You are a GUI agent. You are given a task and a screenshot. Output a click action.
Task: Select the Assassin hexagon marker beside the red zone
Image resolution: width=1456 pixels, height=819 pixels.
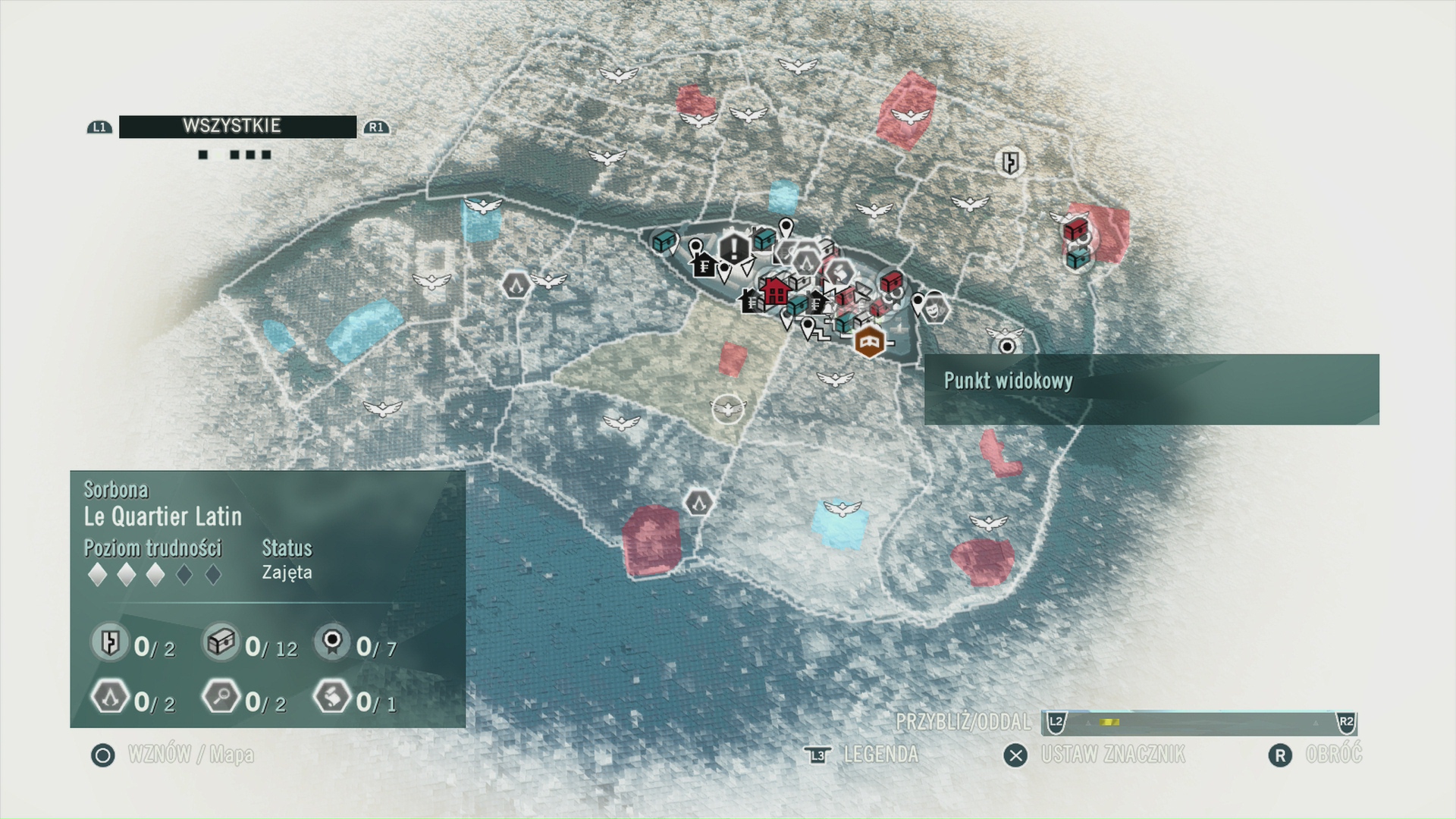click(x=698, y=502)
